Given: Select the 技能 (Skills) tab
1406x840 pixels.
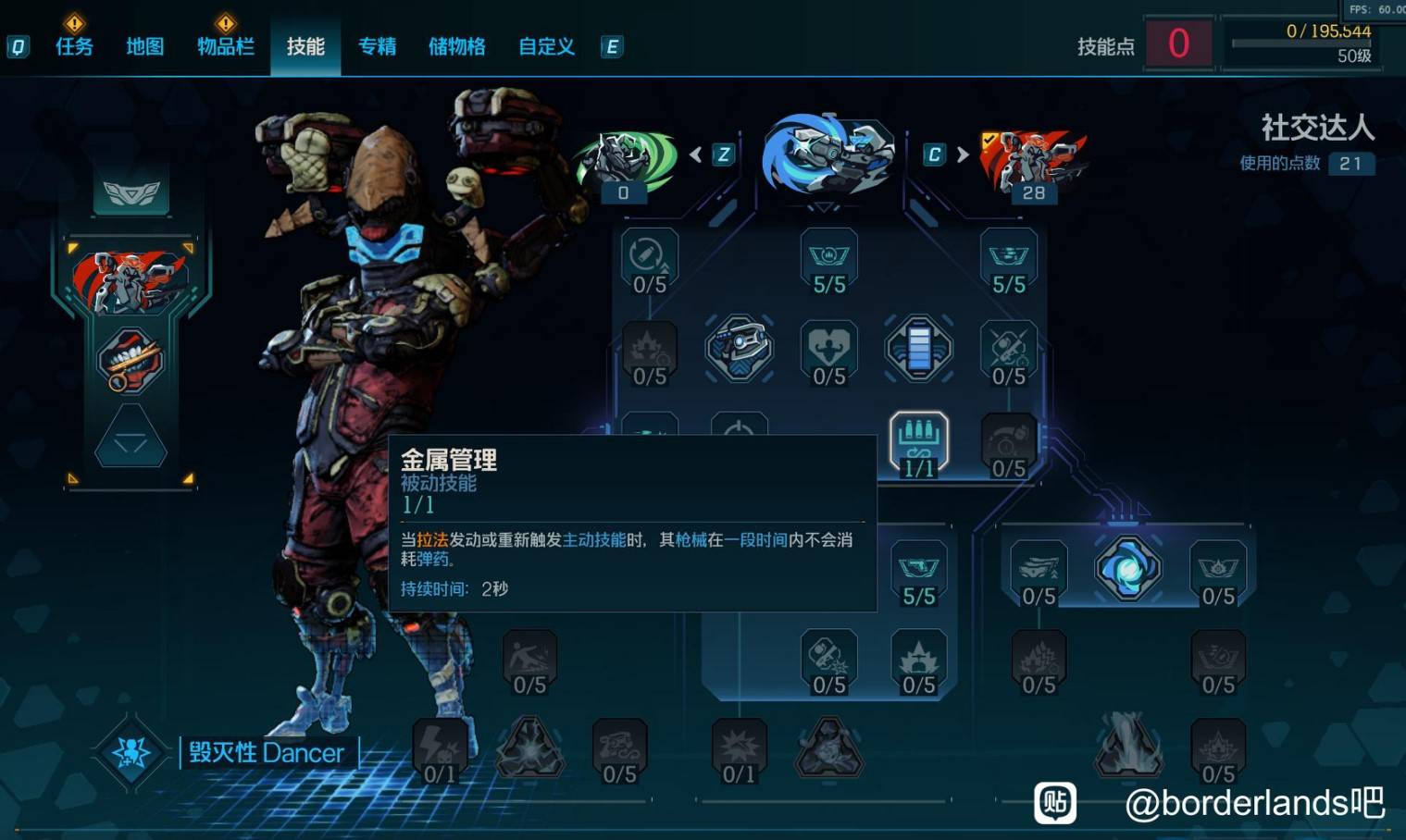Looking at the screenshot, I should coord(305,46).
